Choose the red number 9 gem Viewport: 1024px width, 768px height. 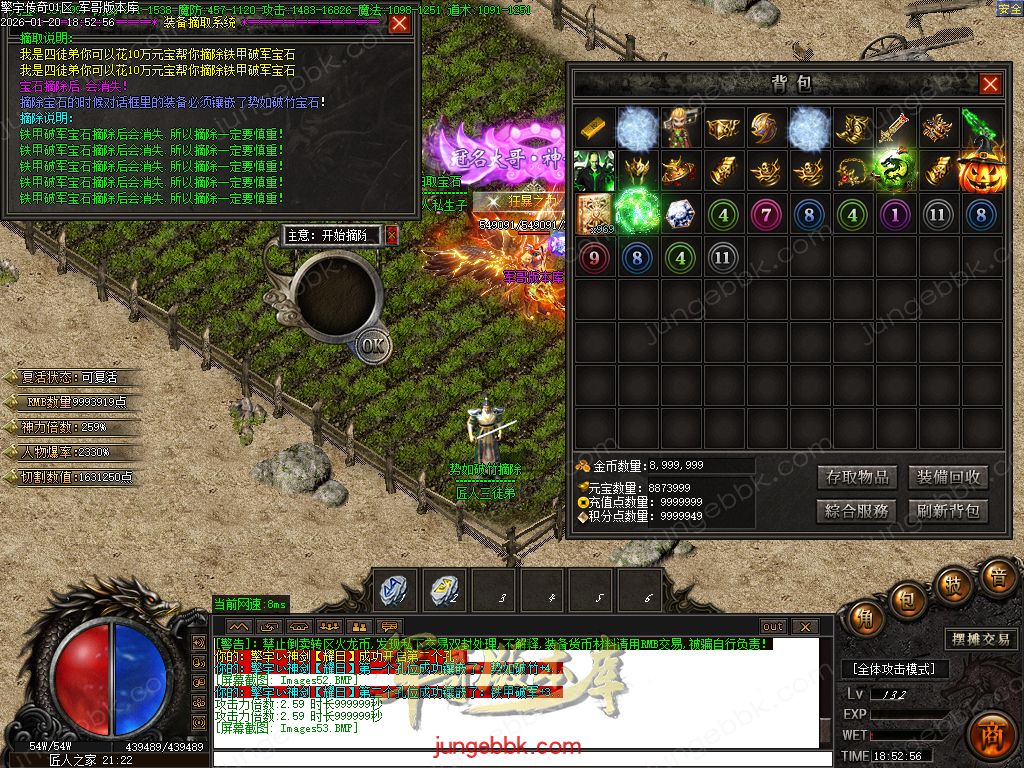[594, 258]
